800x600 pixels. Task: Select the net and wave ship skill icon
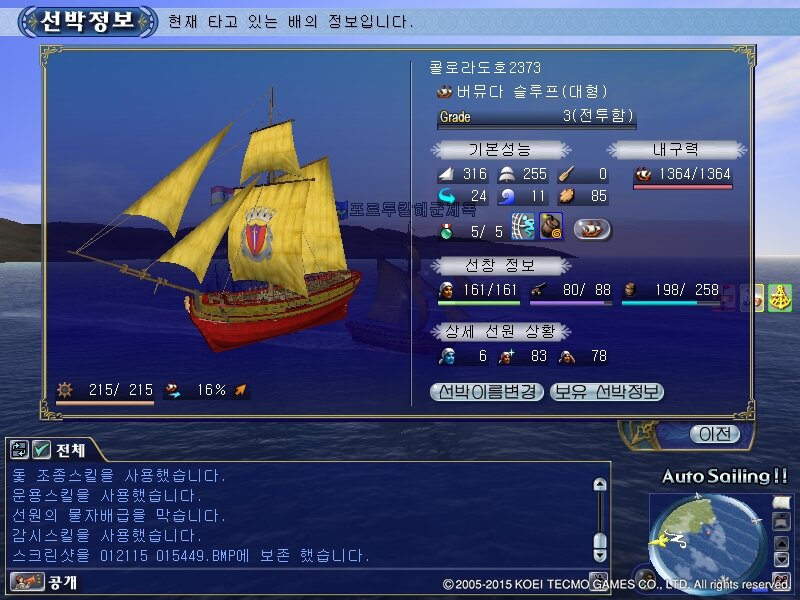[524, 227]
